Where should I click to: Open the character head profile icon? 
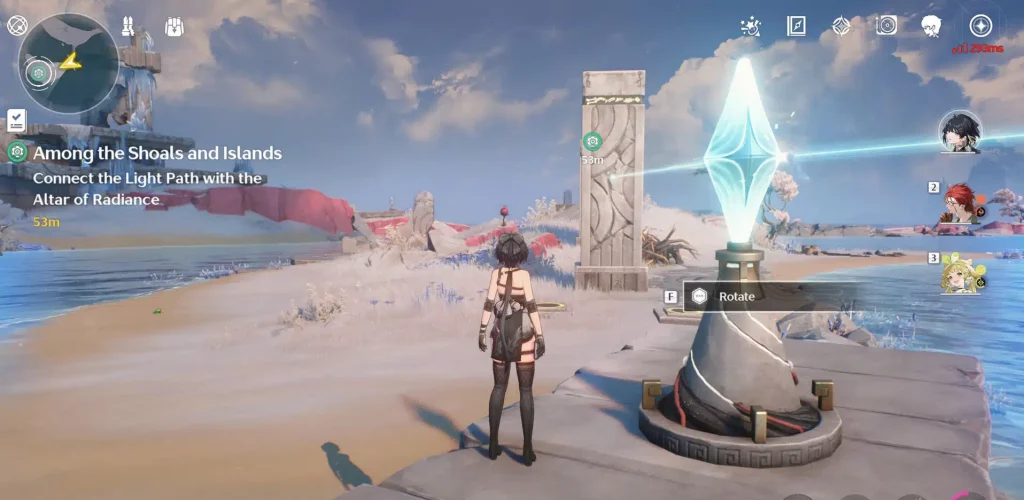(x=932, y=26)
